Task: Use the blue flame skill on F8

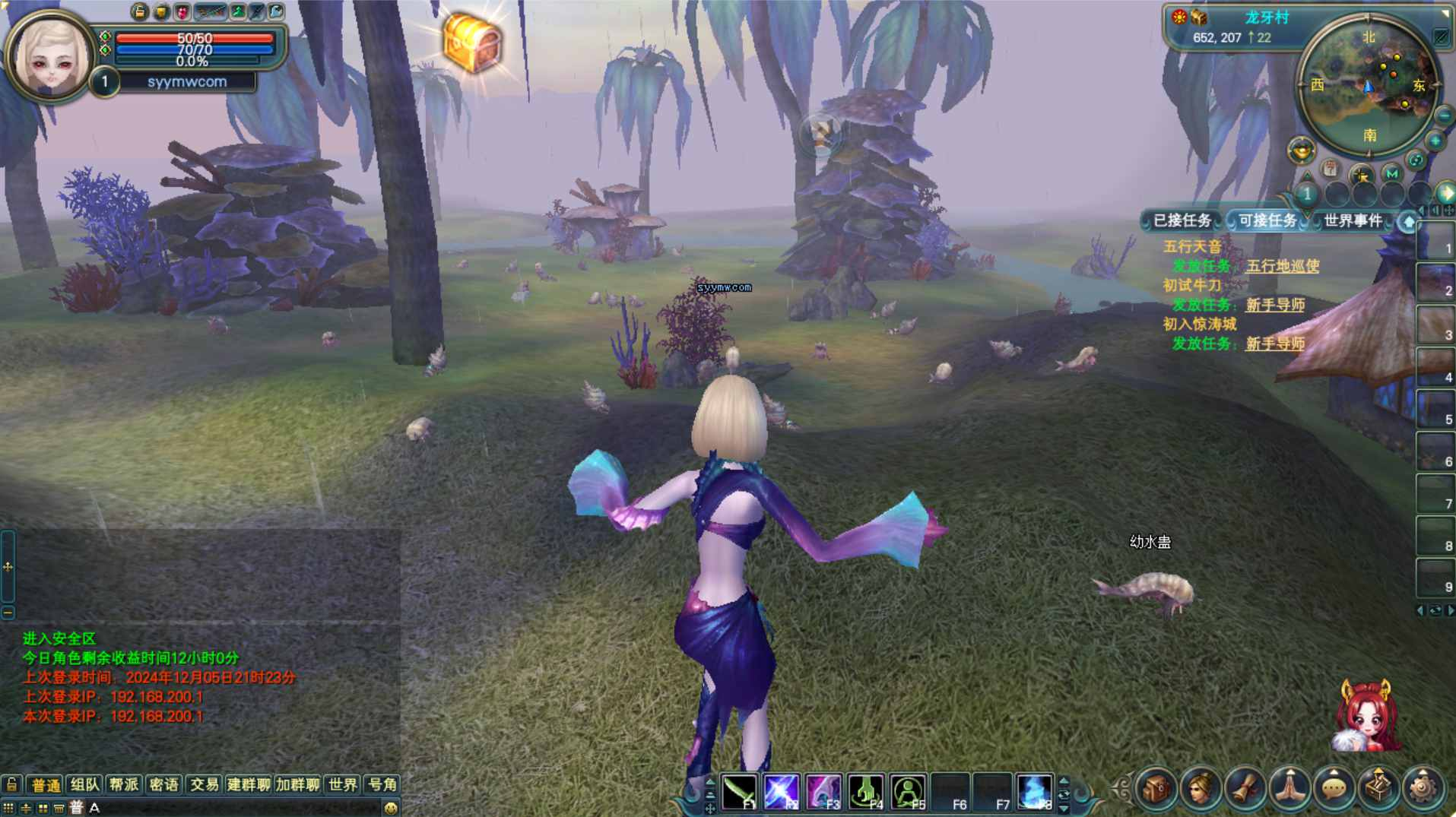Action: coord(1034,791)
